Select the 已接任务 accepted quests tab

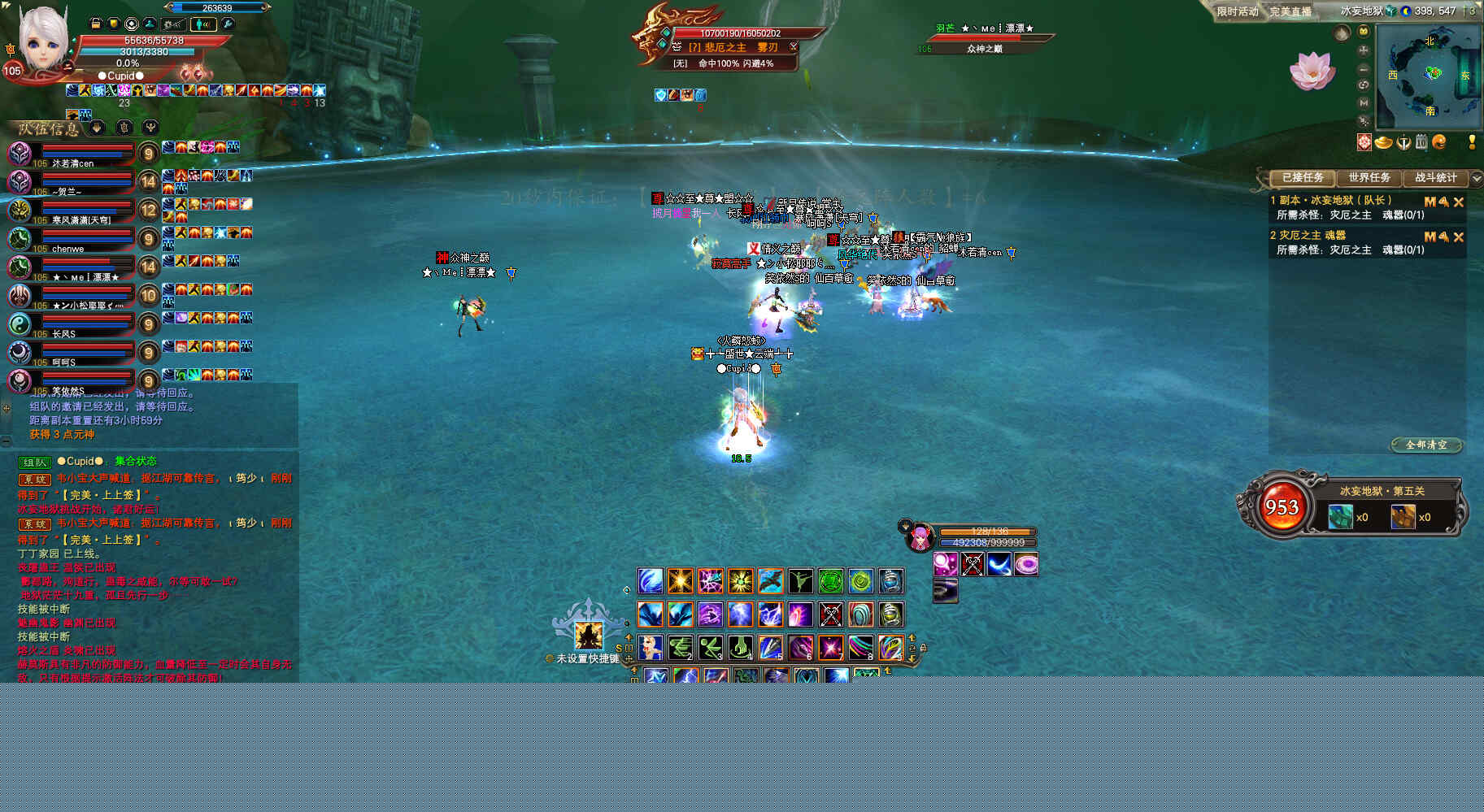click(x=1303, y=178)
